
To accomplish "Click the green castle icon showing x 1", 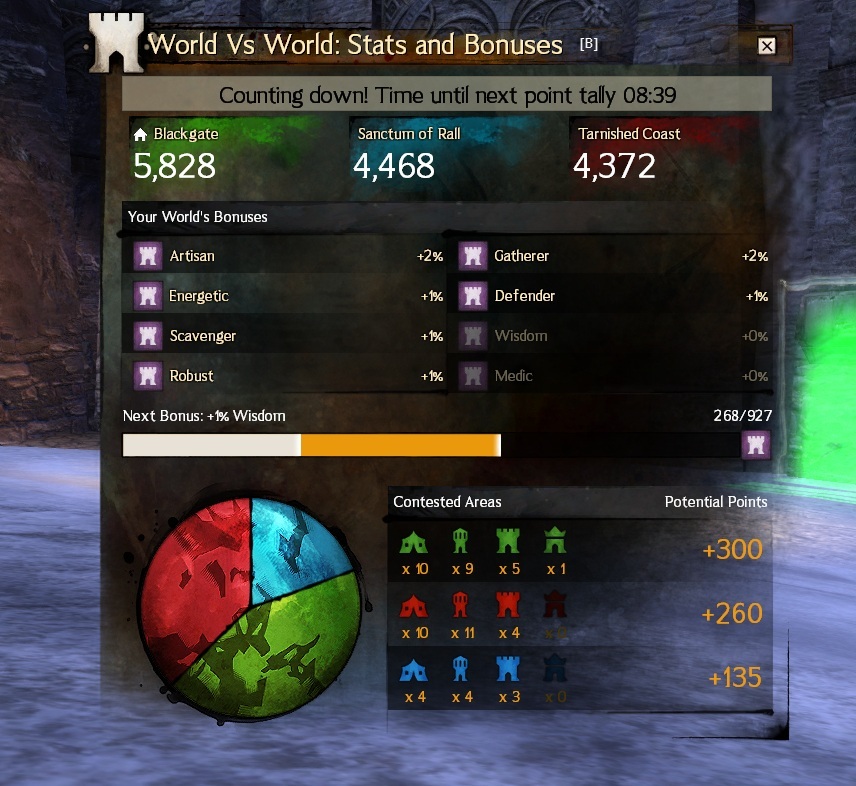I will [556, 542].
